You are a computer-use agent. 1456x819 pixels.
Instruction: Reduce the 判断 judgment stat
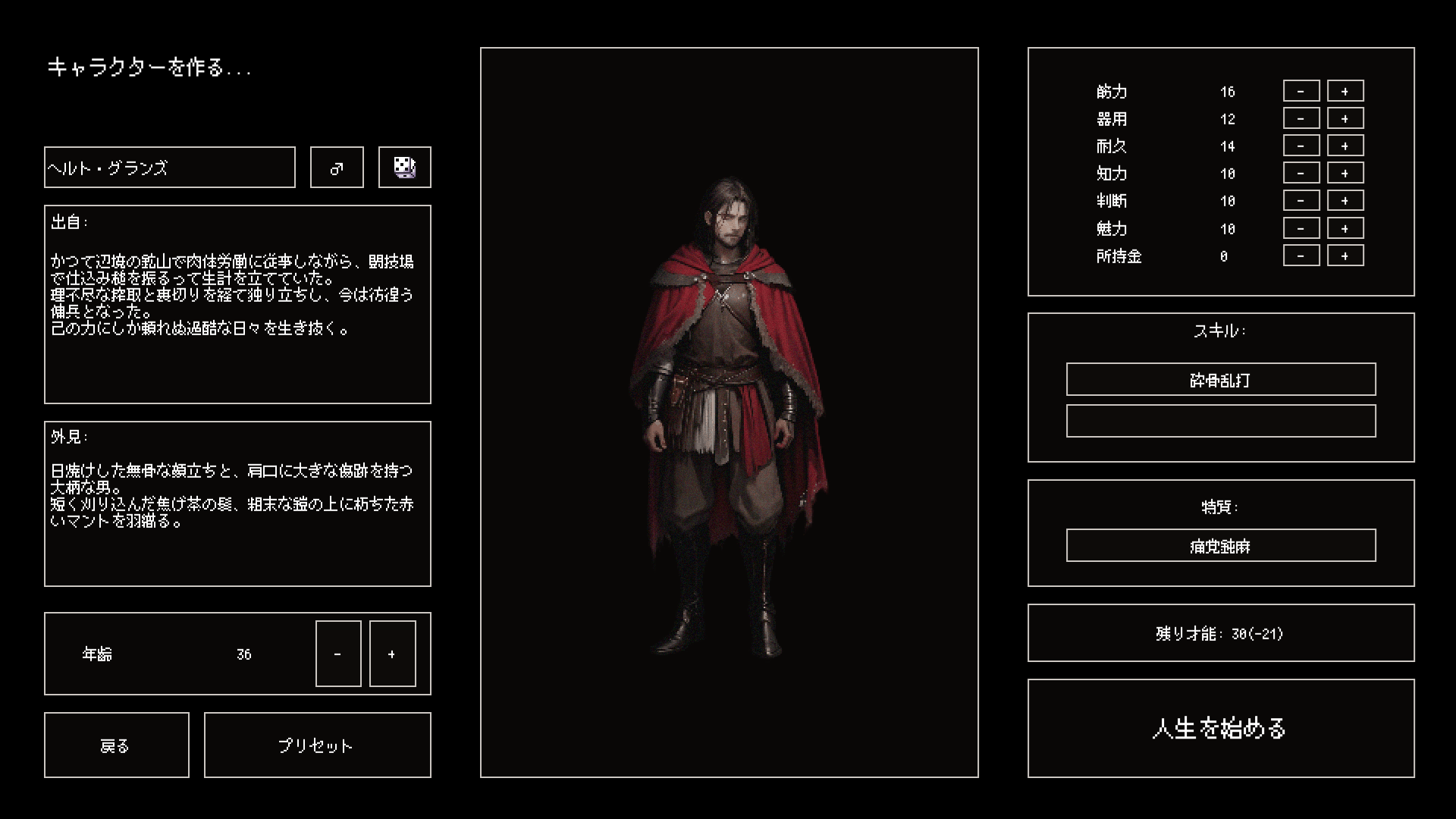click(1301, 201)
